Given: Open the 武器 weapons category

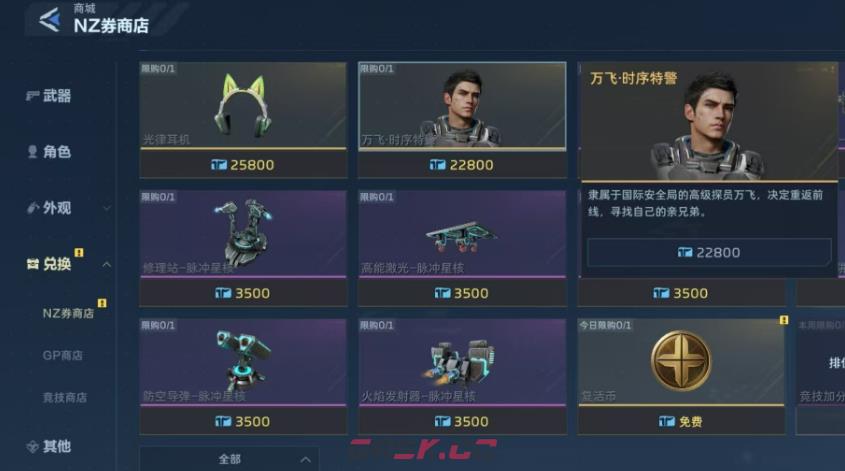Looking at the screenshot, I should (56, 96).
